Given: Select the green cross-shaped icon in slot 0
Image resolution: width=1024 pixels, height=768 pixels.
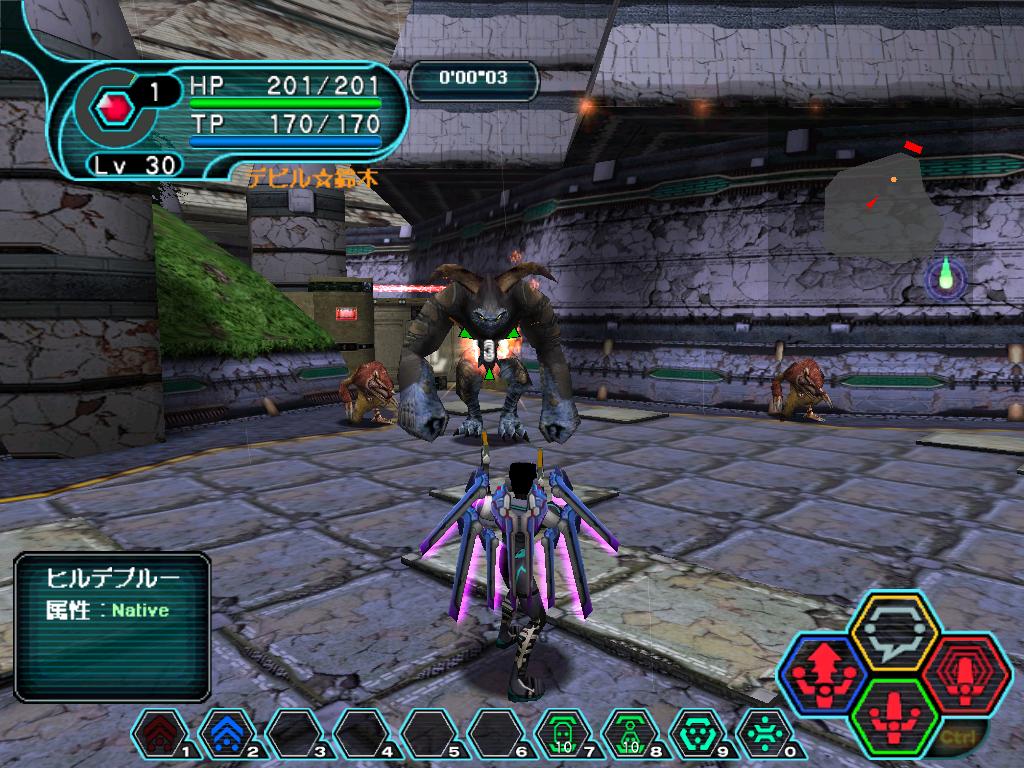Looking at the screenshot, I should [x=764, y=736].
